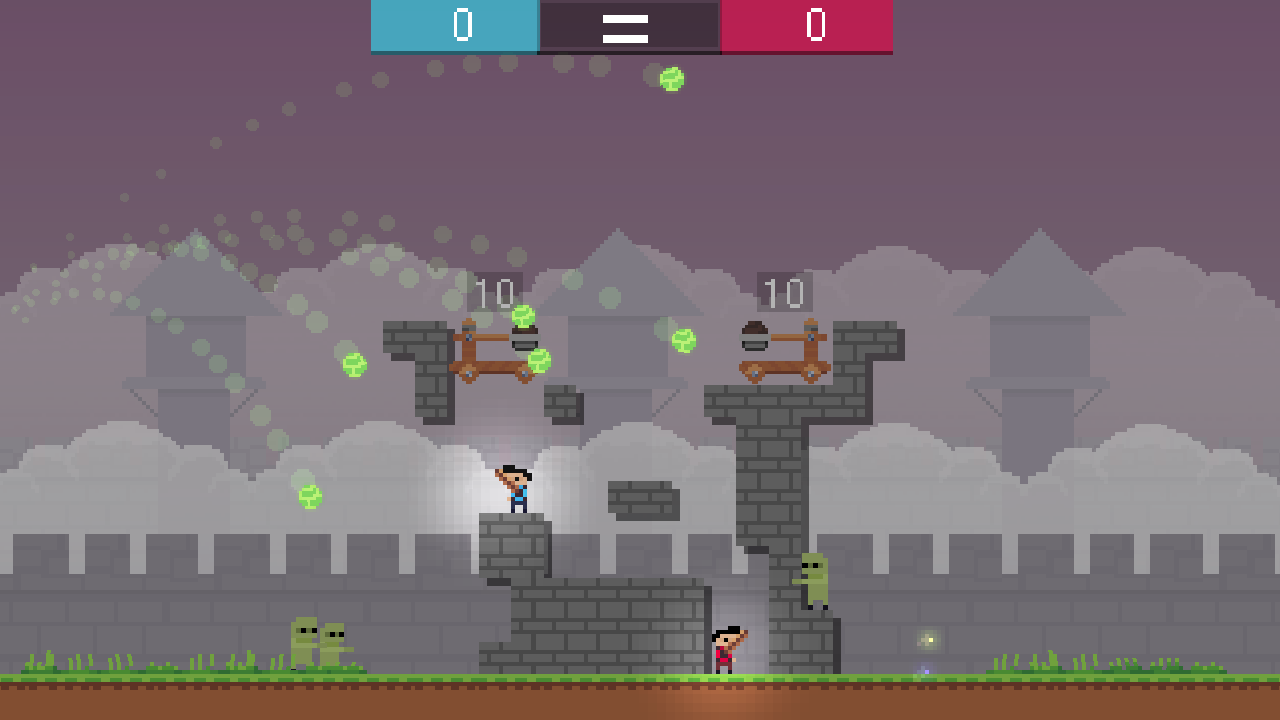1280x720 pixels.
Task: Select the red team score panel
Action: [808, 27]
